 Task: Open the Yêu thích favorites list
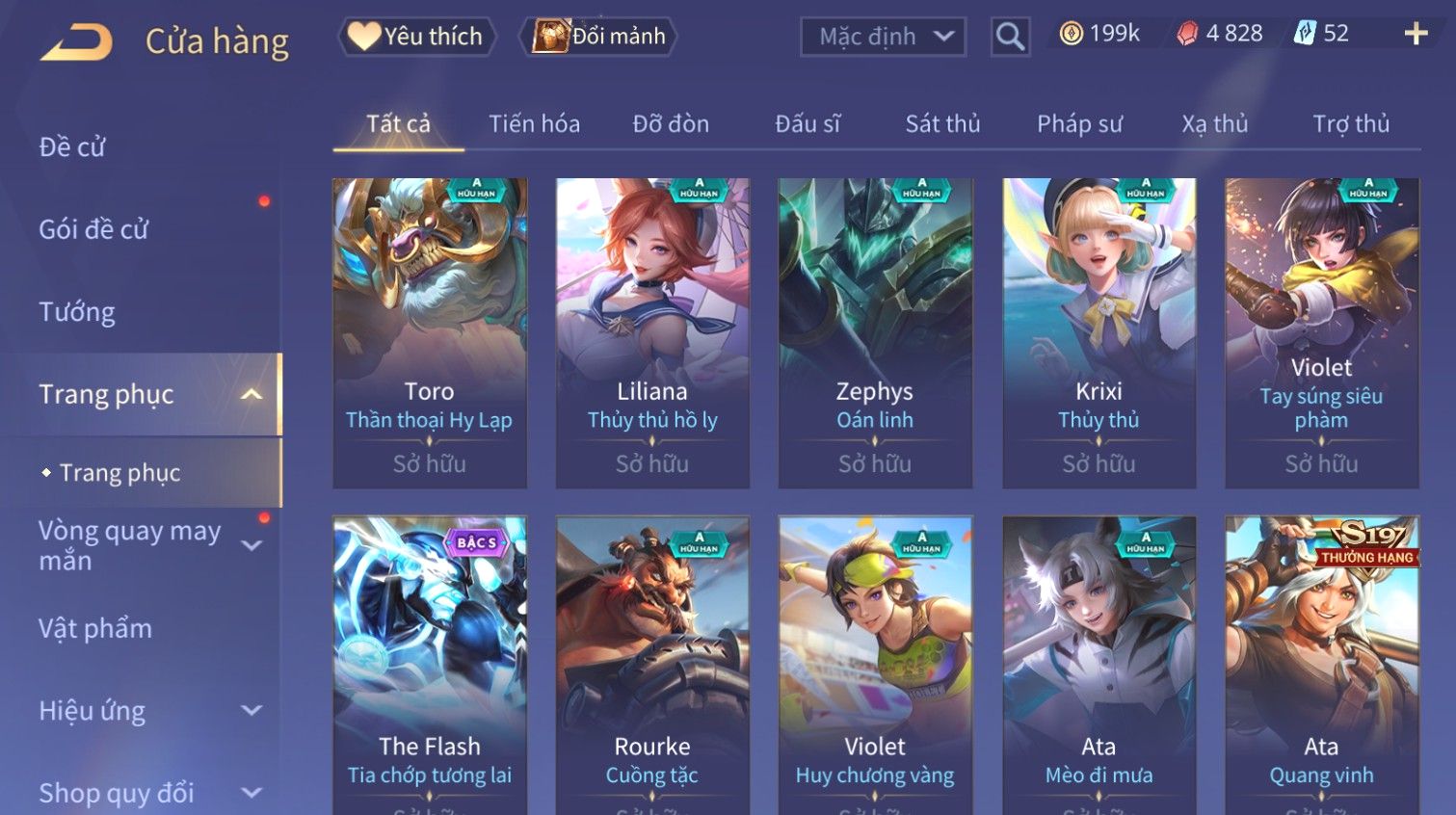point(416,37)
